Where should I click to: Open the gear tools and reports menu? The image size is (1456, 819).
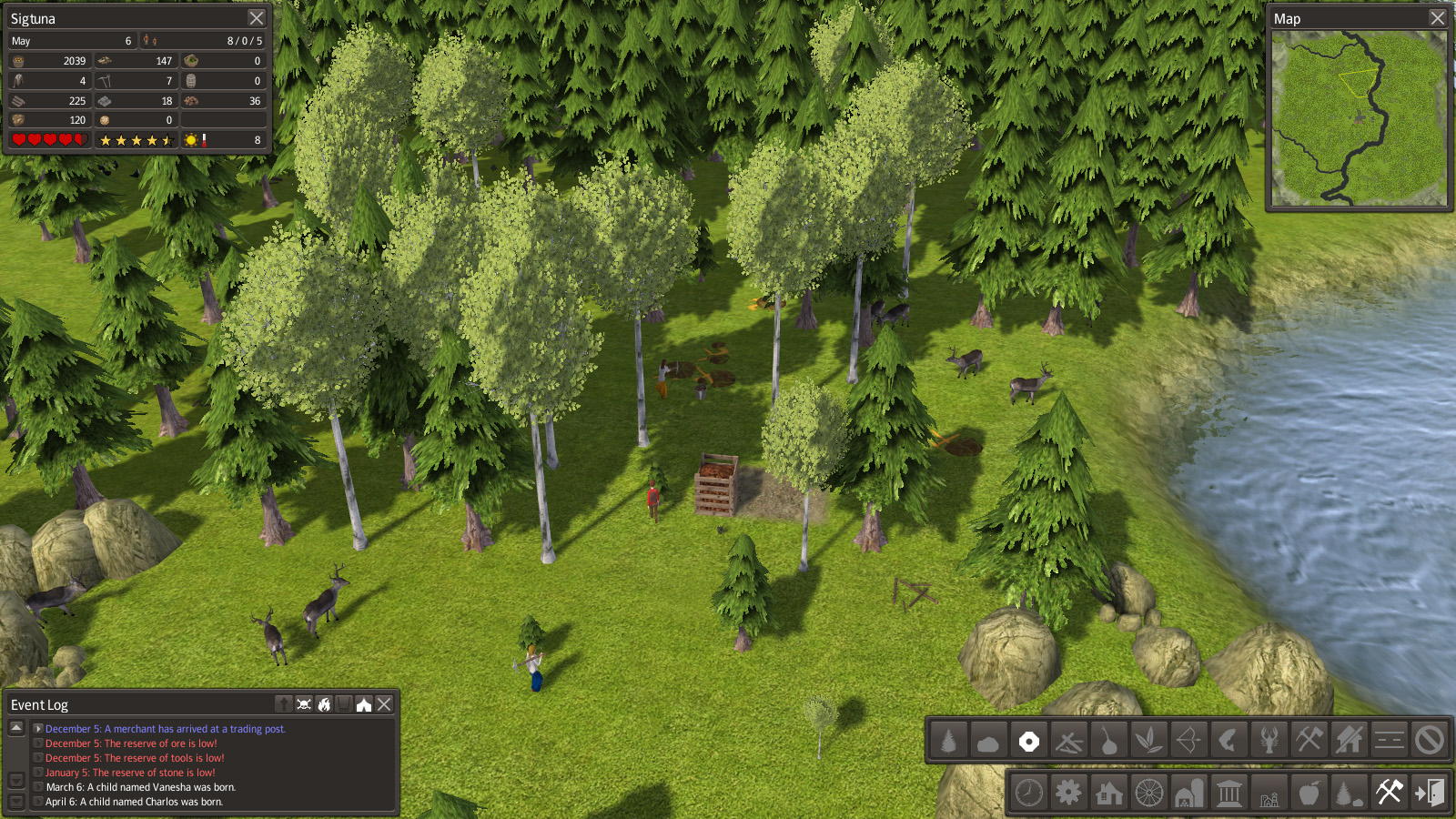1068,793
